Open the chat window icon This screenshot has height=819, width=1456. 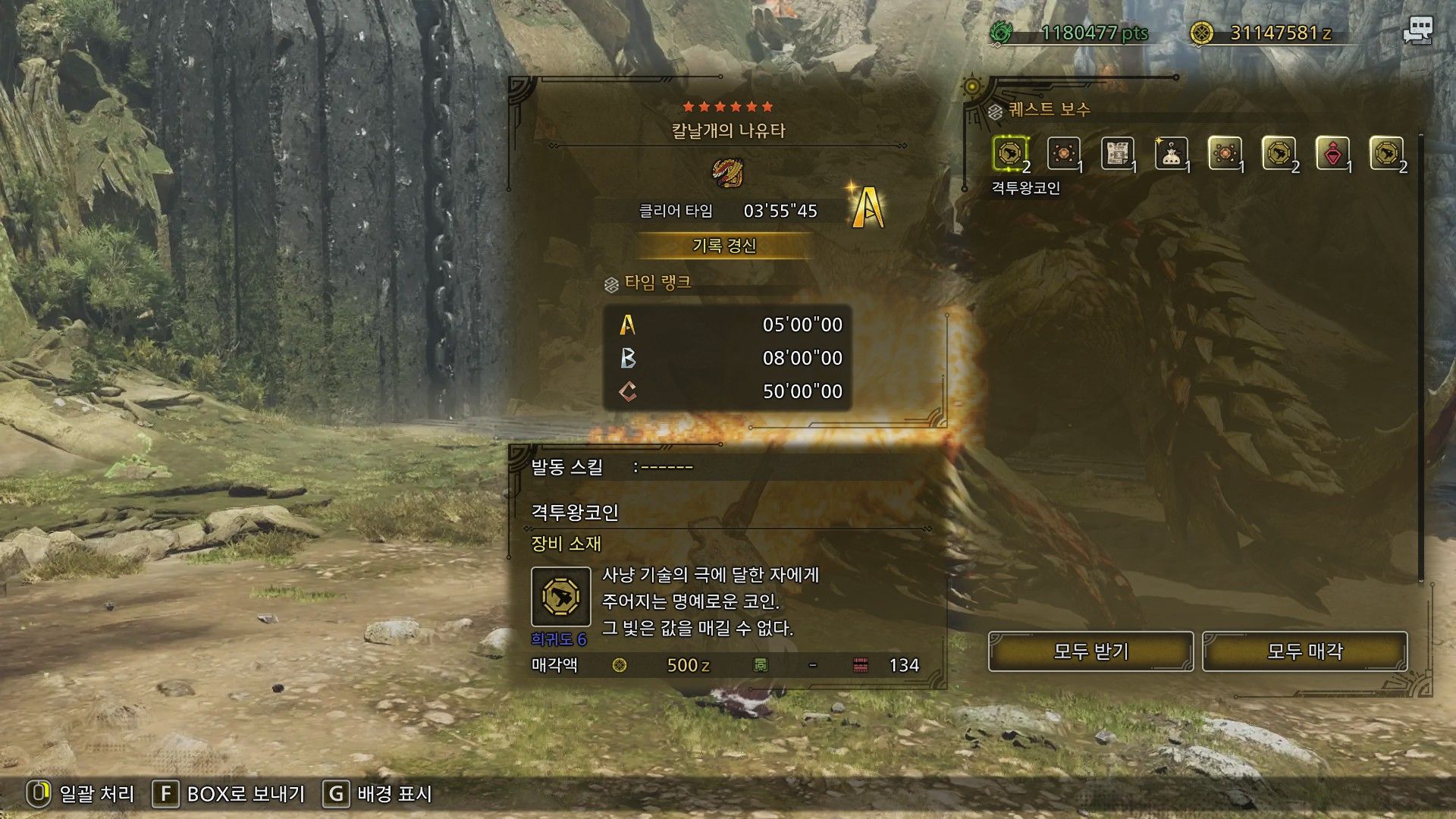point(1417,31)
